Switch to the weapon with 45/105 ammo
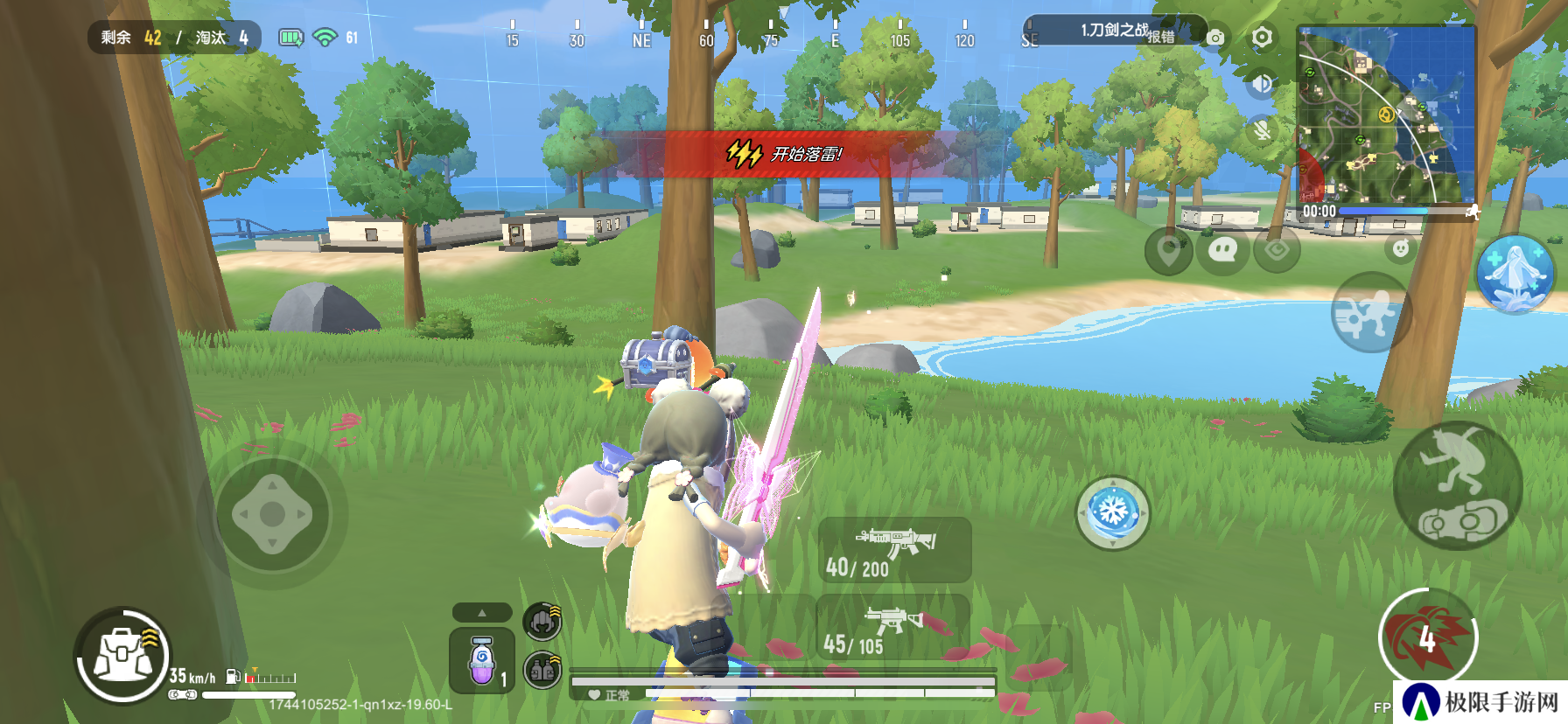The height and width of the screenshot is (724, 1568). click(892, 628)
